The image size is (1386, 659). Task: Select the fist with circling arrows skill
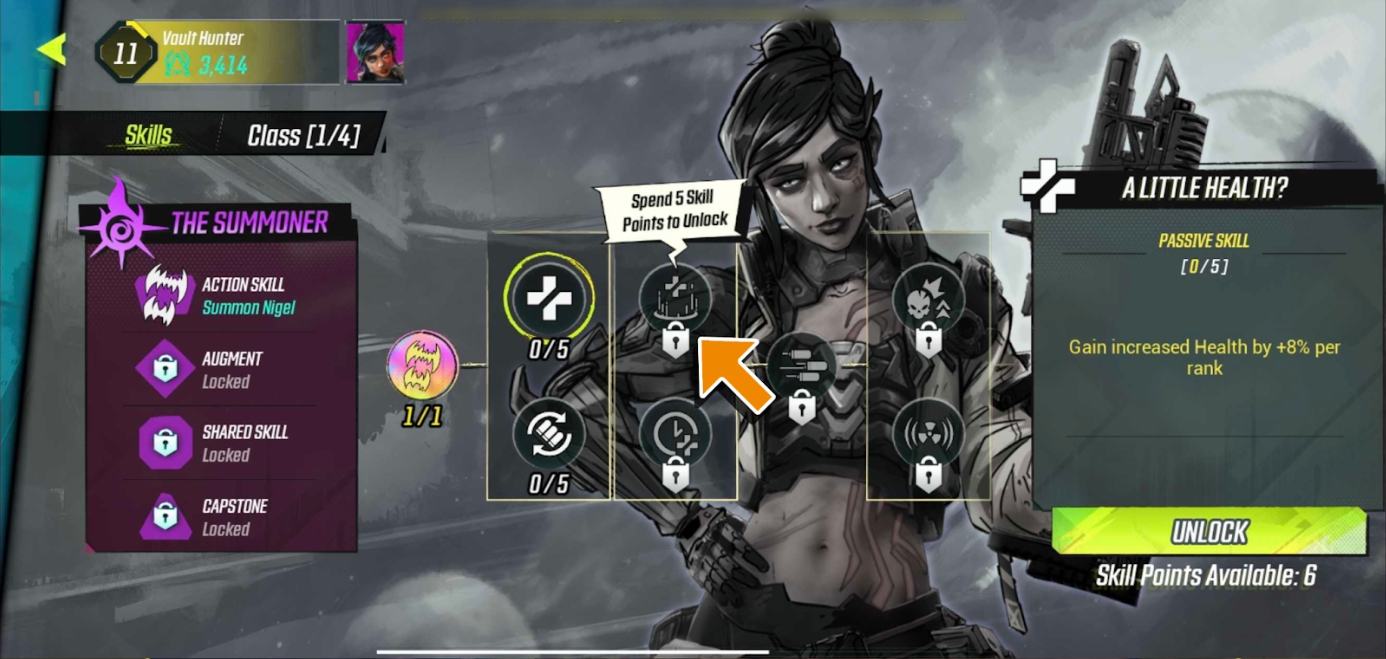click(548, 434)
